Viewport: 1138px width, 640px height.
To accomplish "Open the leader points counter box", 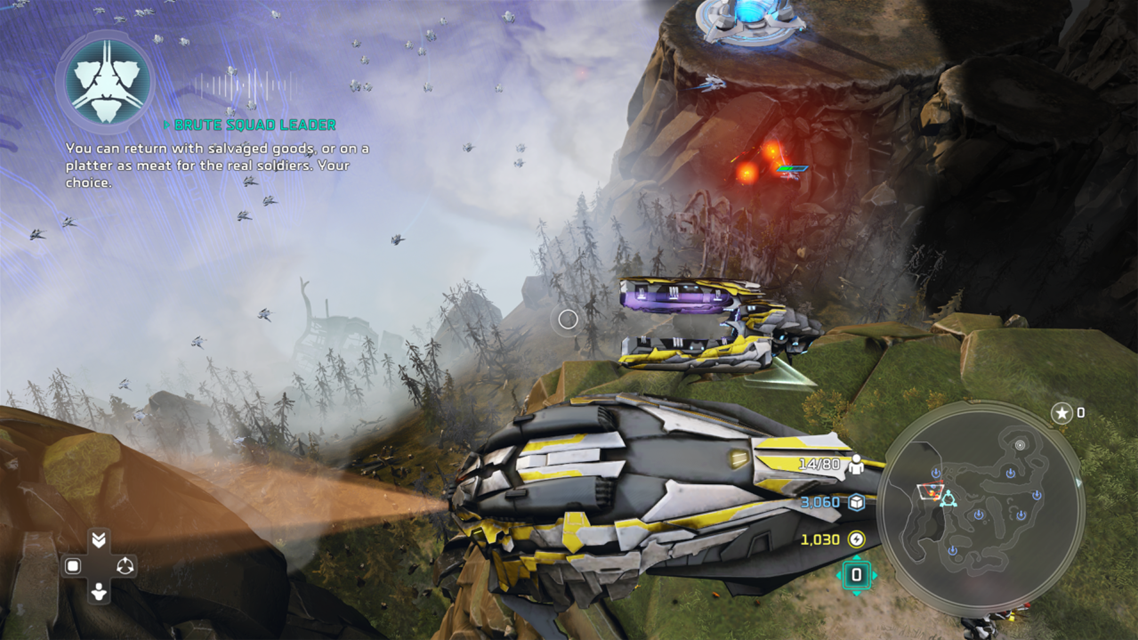I will [856, 574].
